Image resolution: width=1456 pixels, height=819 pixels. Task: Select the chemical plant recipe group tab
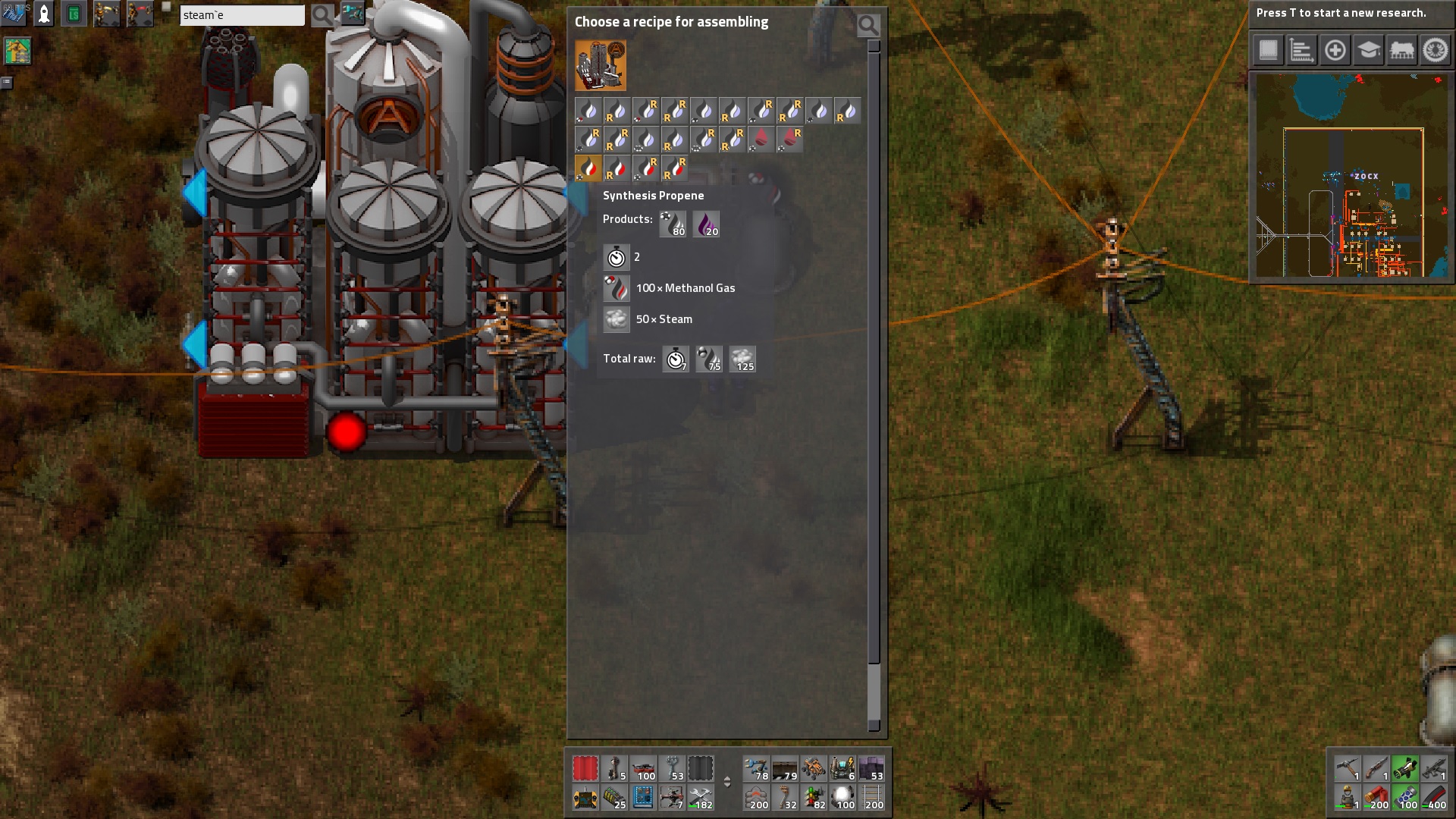pos(601,66)
